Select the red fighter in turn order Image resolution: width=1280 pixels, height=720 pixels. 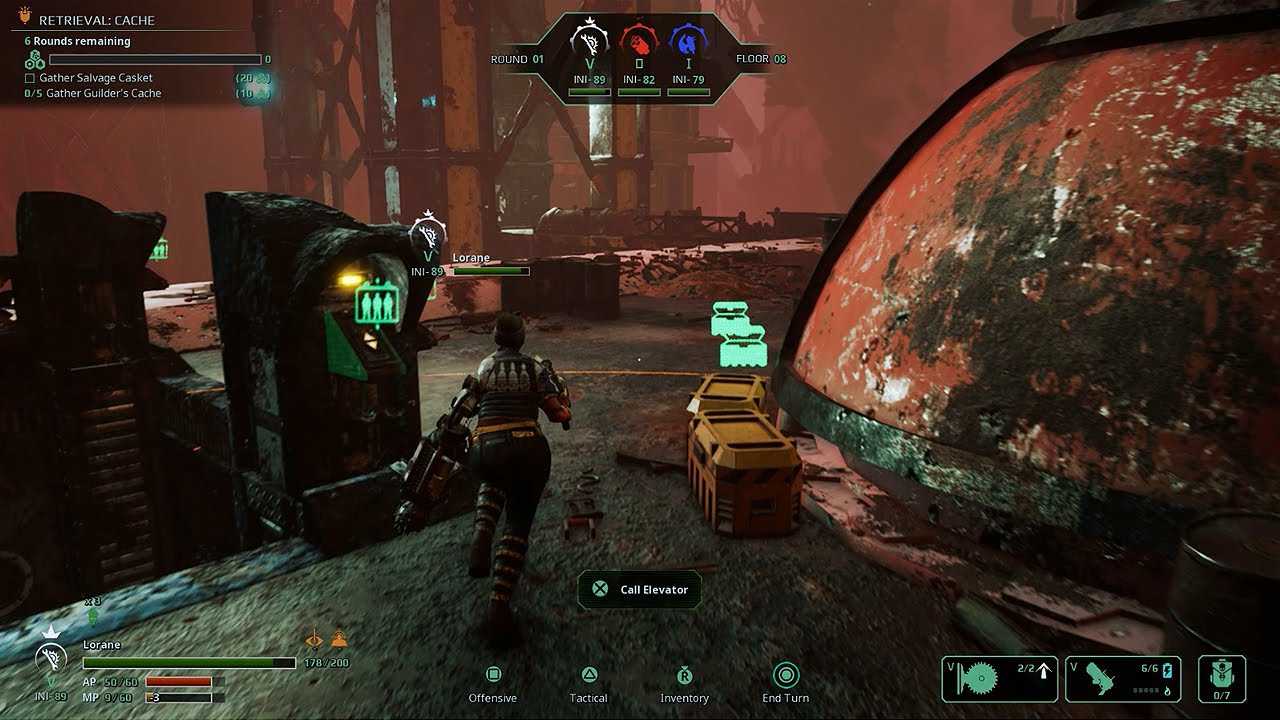tap(639, 43)
